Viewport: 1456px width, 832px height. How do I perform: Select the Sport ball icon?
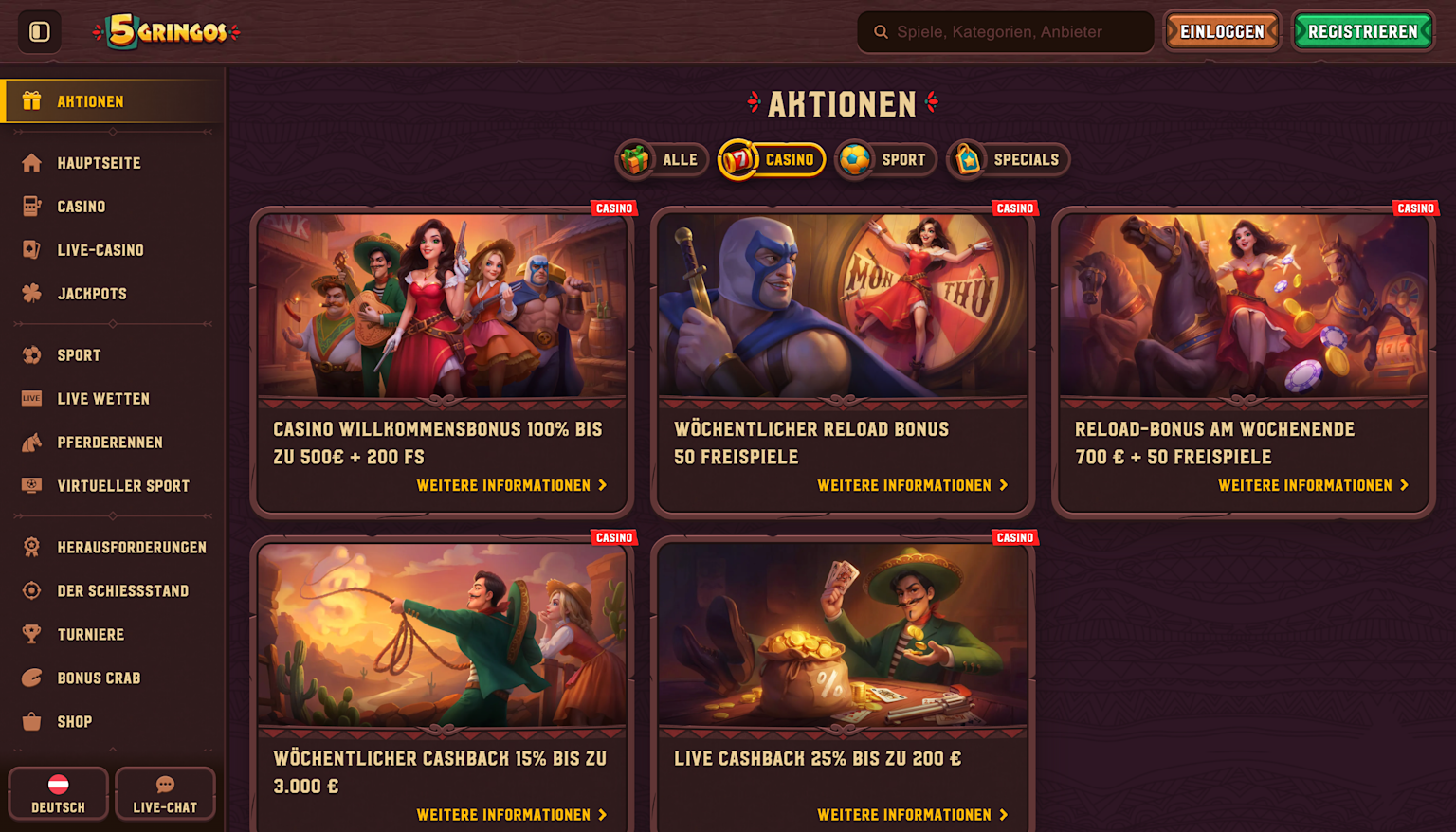31,354
